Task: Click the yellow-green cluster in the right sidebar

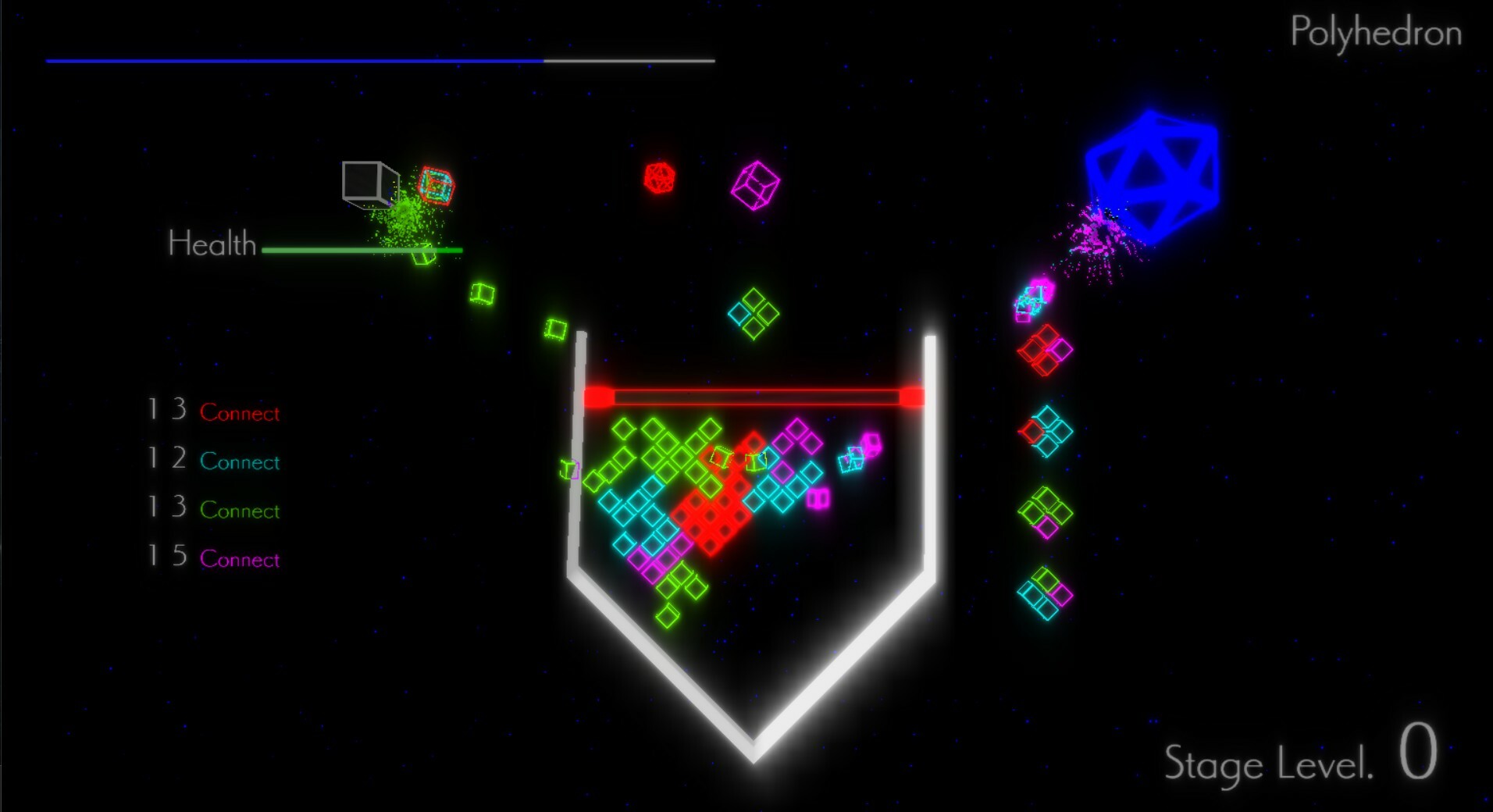Action: [1046, 511]
